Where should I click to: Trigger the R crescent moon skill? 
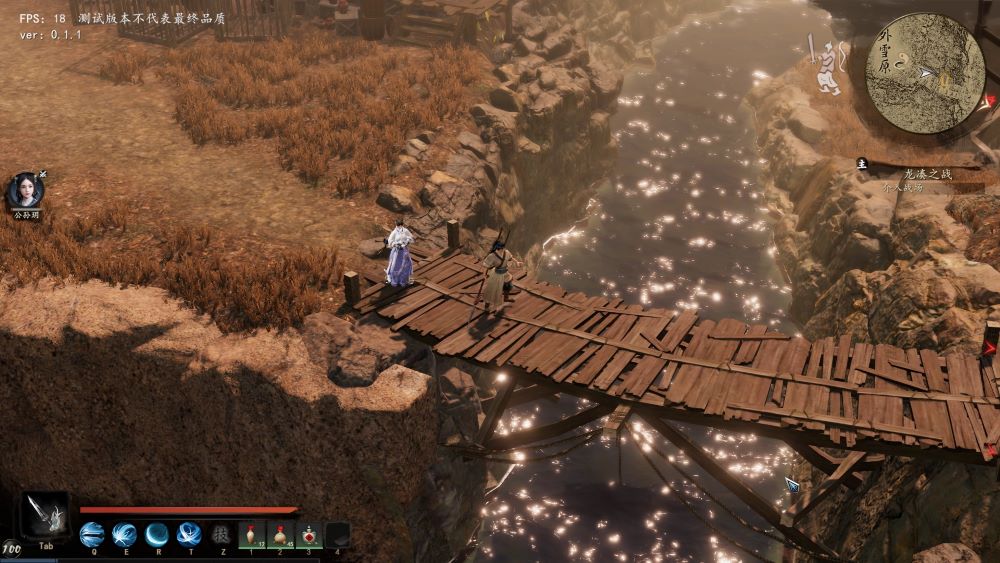pyautogui.click(x=157, y=534)
